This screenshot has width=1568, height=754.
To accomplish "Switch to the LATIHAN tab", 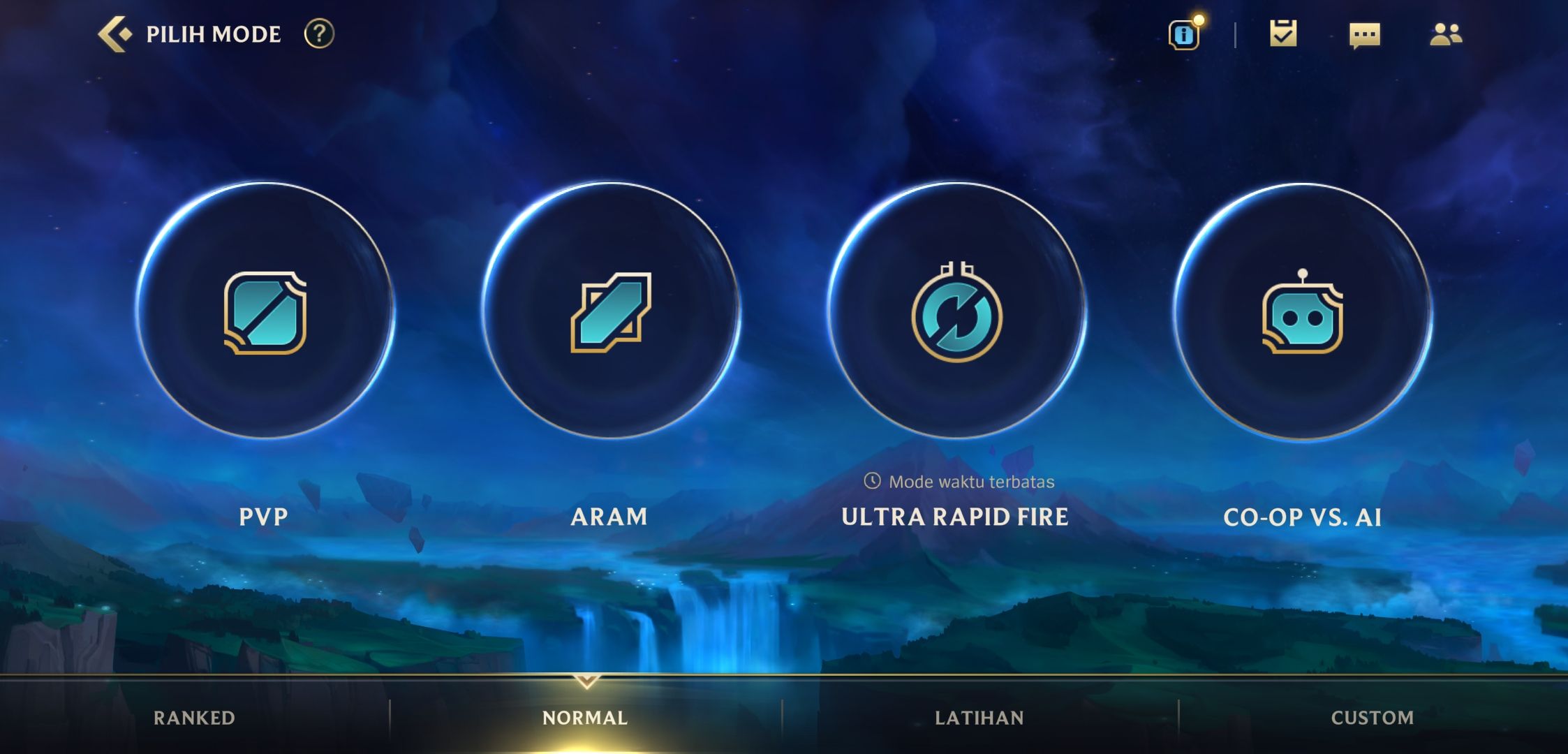I will (x=981, y=718).
